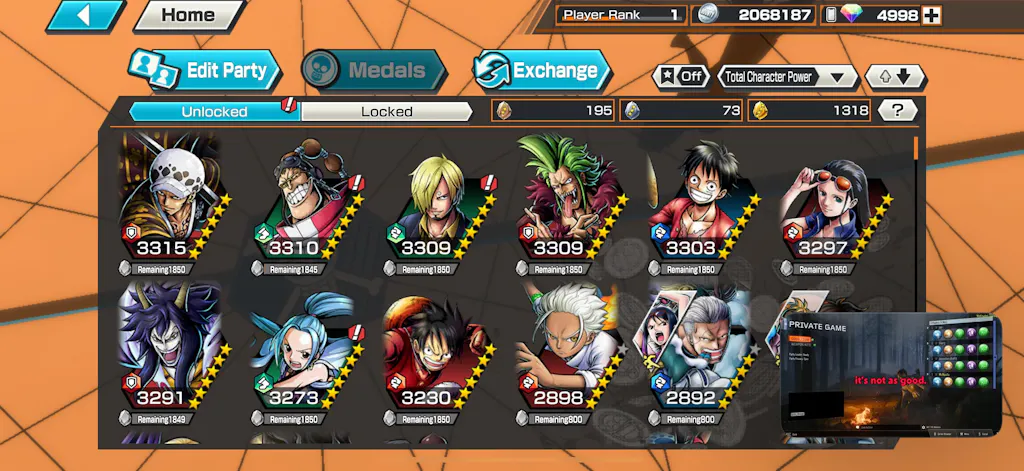The height and width of the screenshot is (471, 1024).
Task: Switch to the Locked tab
Action: (x=386, y=111)
